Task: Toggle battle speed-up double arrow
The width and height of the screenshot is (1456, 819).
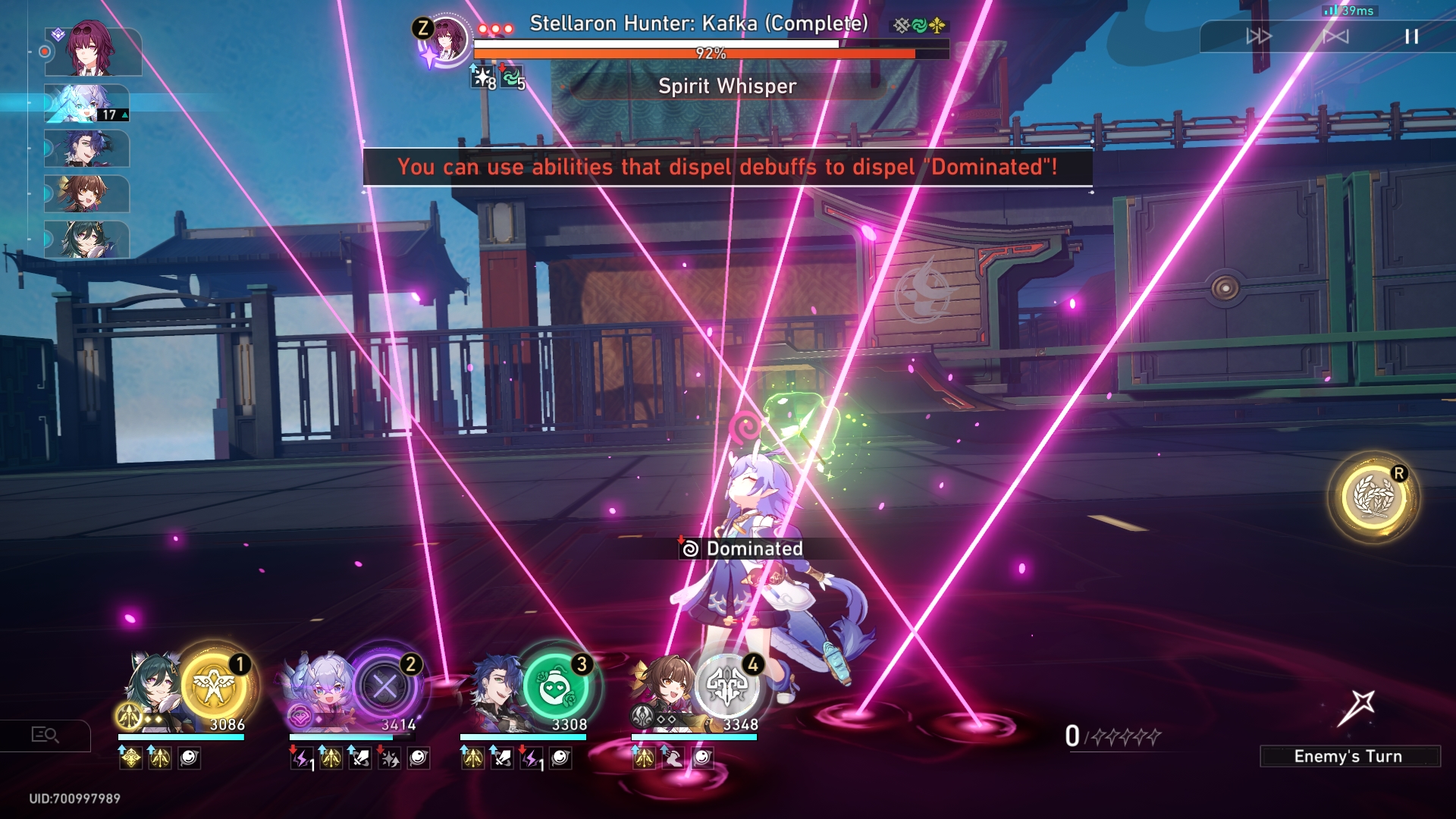Action: [x=1259, y=36]
